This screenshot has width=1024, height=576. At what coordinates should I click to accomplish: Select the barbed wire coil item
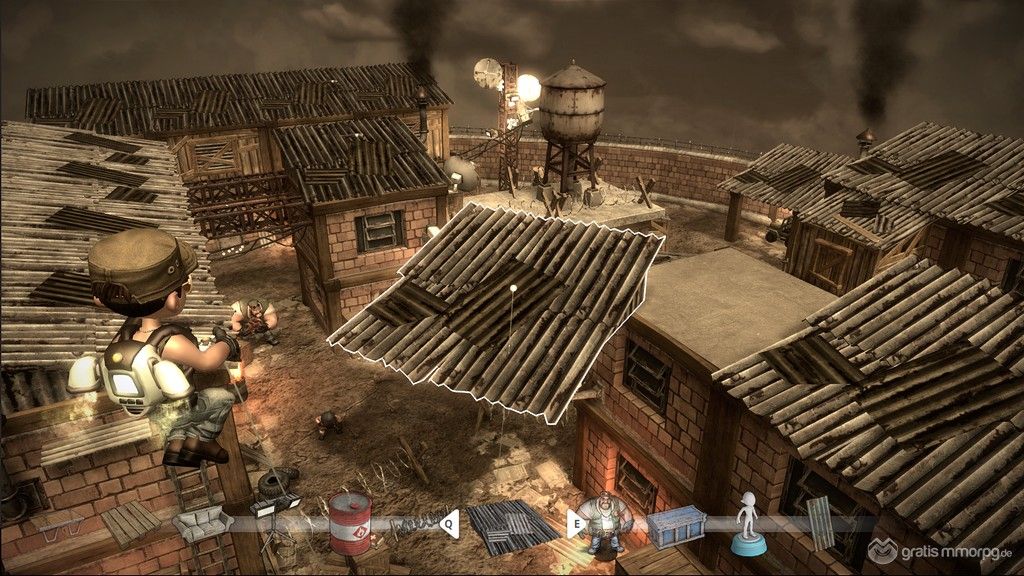[413, 522]
